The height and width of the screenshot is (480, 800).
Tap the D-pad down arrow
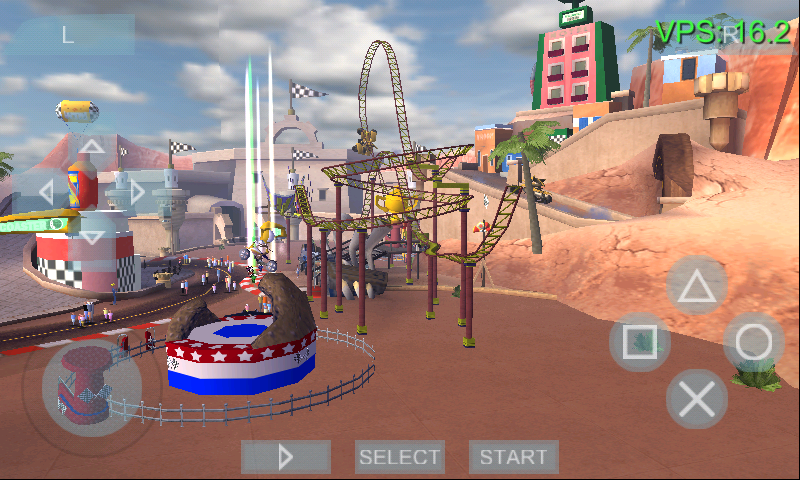click(91, 236)
